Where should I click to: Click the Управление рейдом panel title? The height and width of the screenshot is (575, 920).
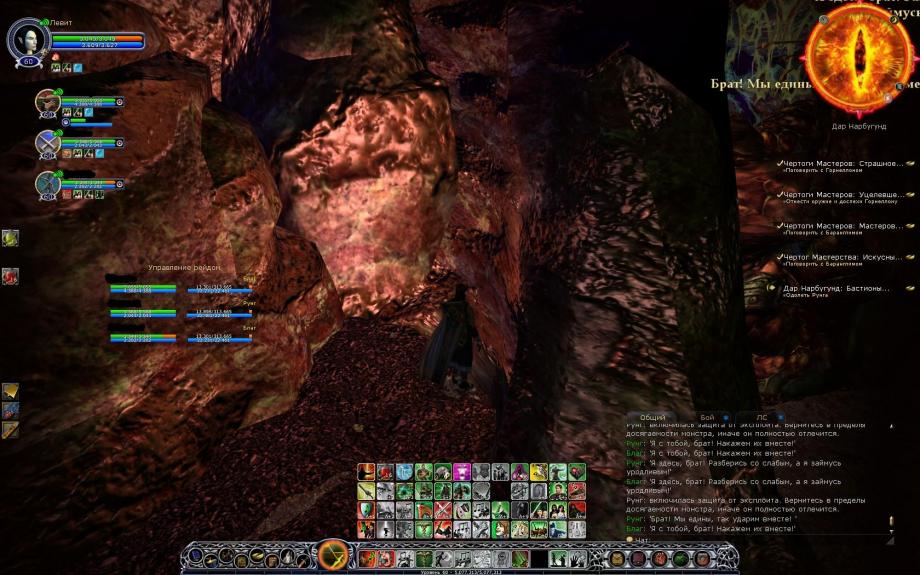[184, 267]
